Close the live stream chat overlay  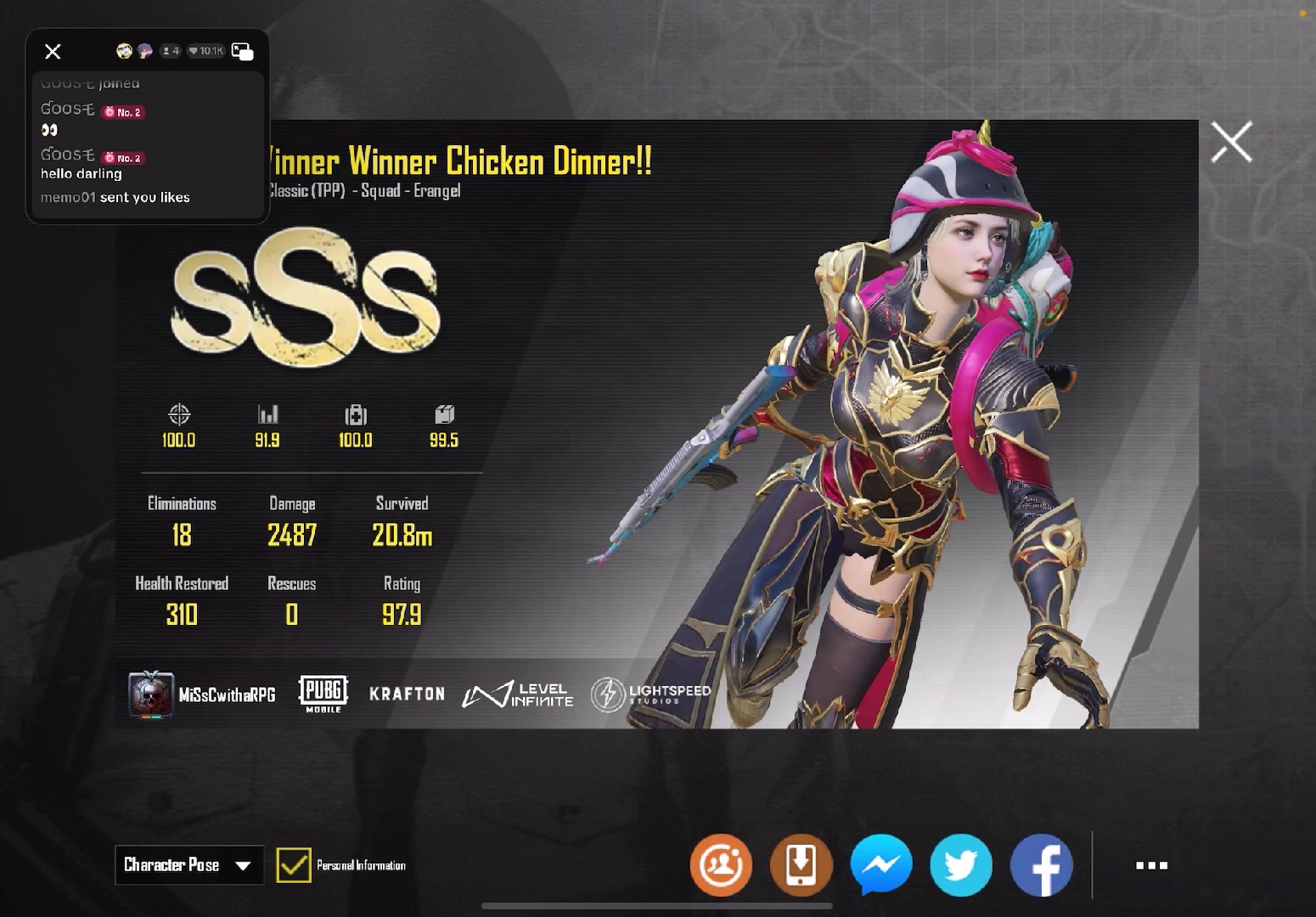click(x=53, y=52)
